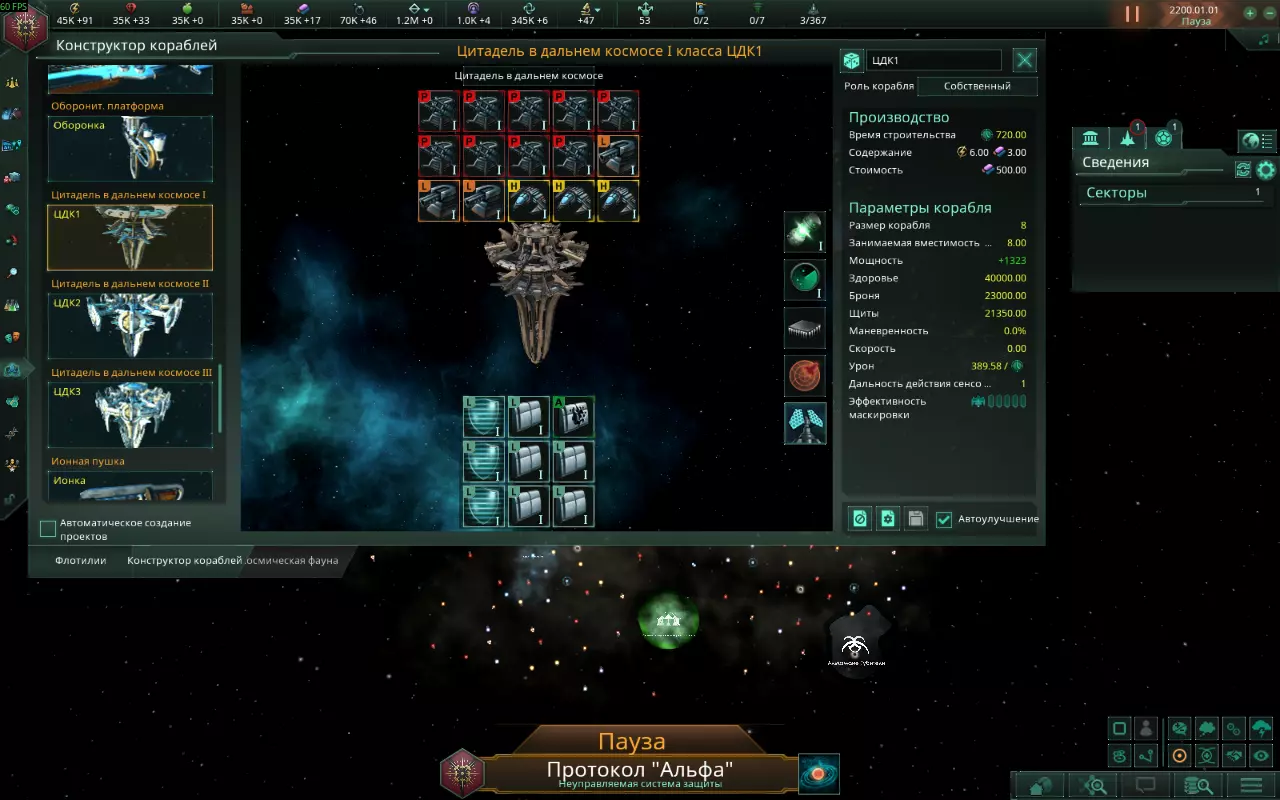
Task: Click the ЦДК1 ship name field
Action: (x=934, y=61)
